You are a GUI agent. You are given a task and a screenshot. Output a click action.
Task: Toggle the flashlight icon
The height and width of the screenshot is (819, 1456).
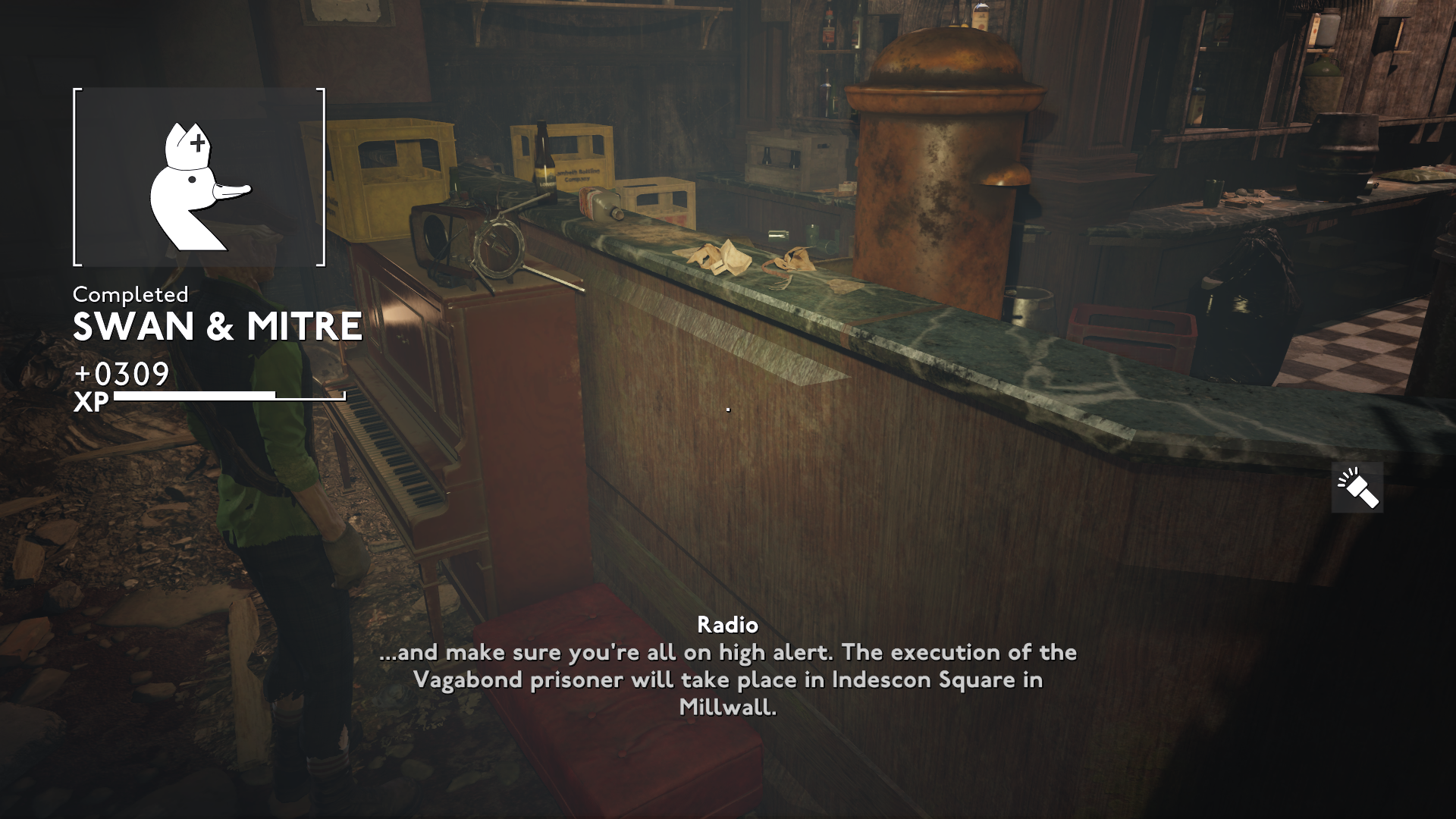1357,488
